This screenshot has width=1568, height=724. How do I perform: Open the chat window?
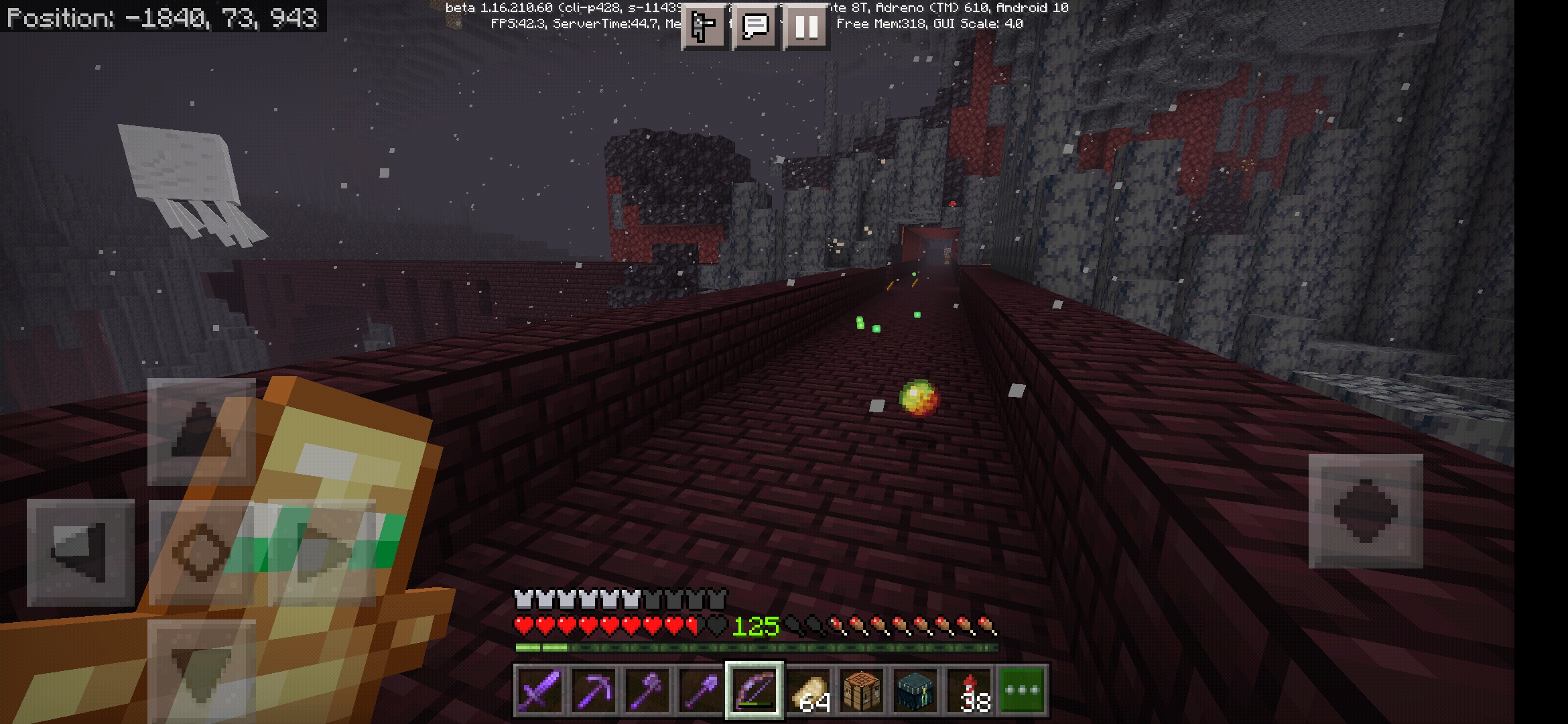coord(755,26)
